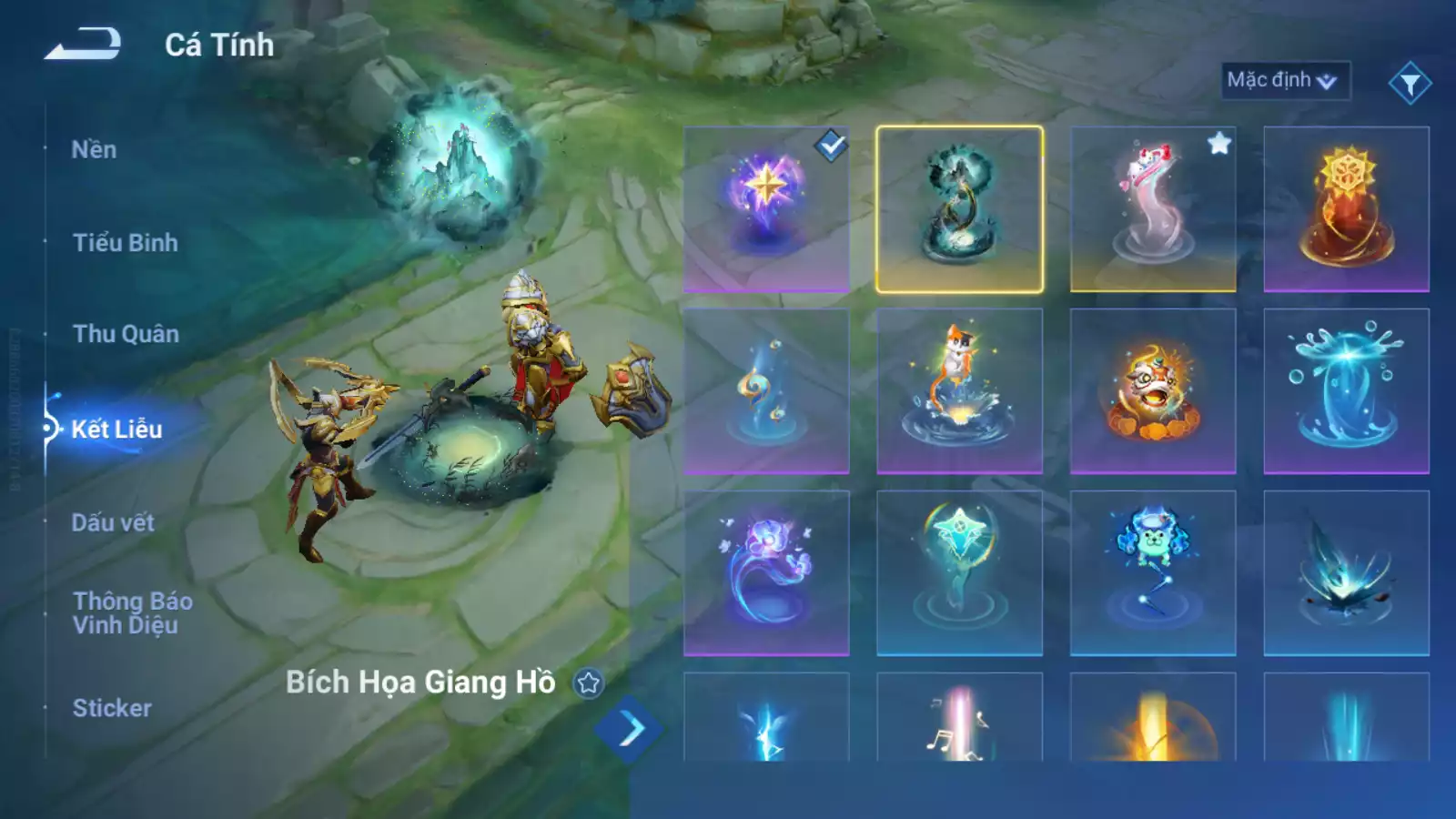Tap the back arrow to exit Cá Tính screen
The height and width of the screenshot is (819, 1456).
click(x=86, y=43)
